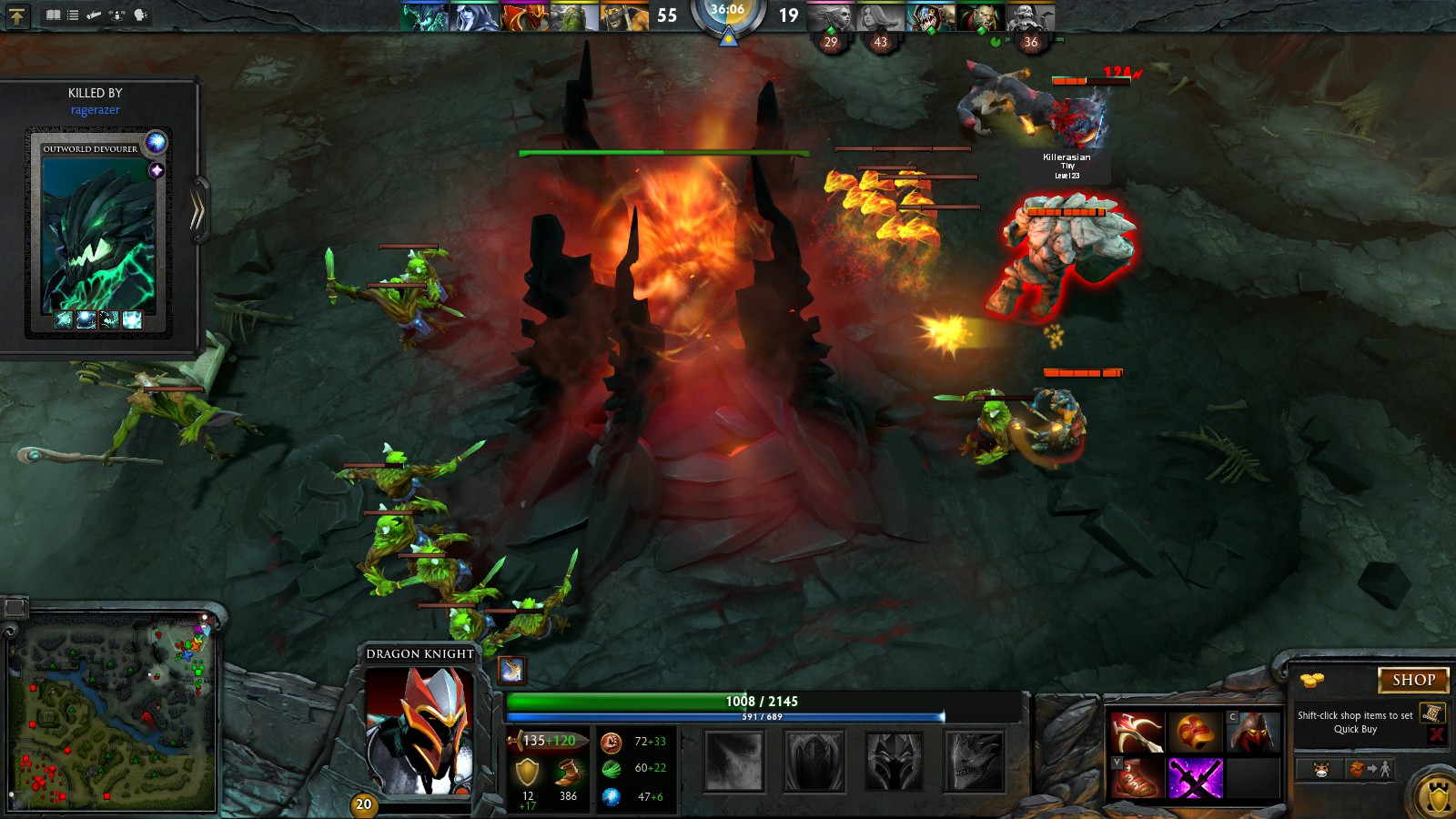Expand the Killed By panel arrow
The image size is (1456, 819).
[x=197, y=211]
